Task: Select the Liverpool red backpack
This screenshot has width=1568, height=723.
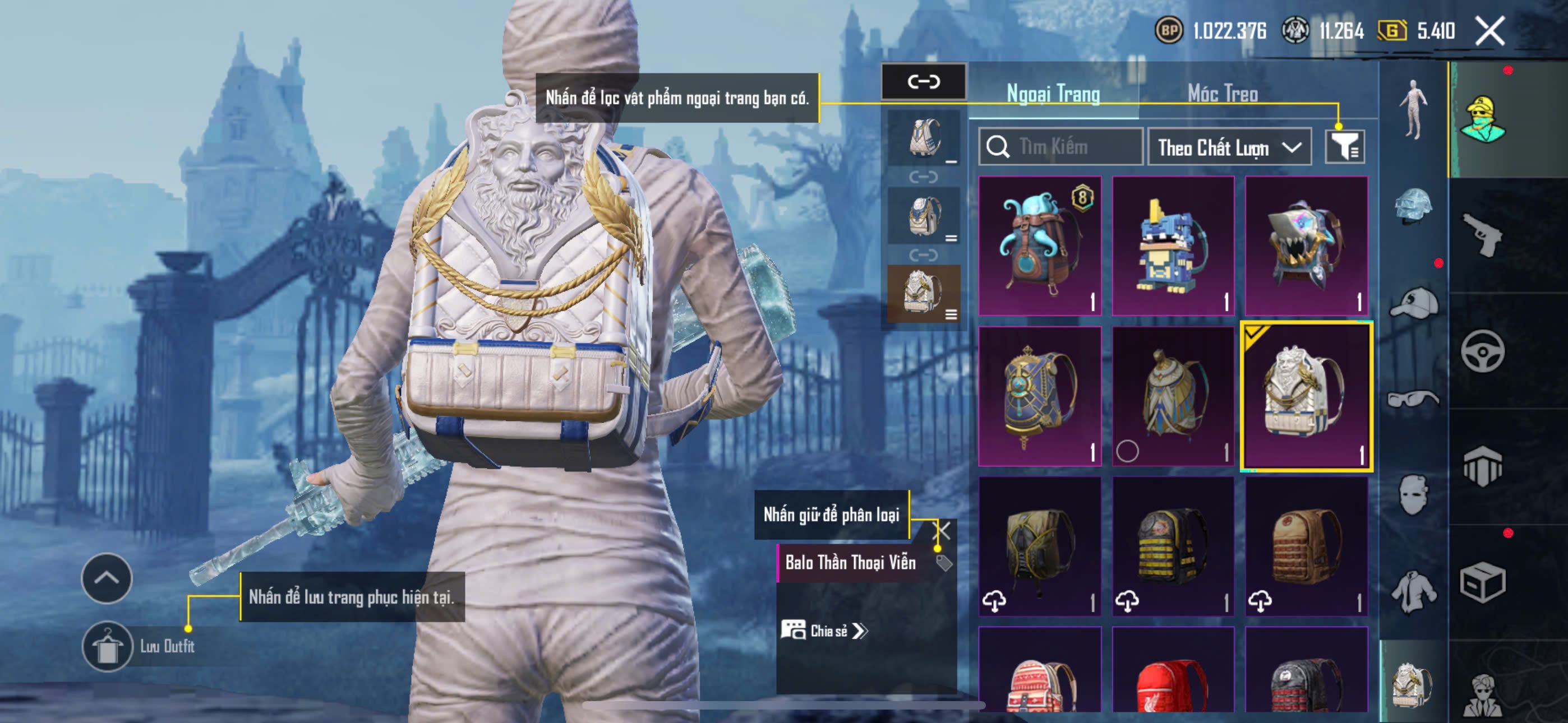Action: pyautogui.click(x=1172, y=675)
